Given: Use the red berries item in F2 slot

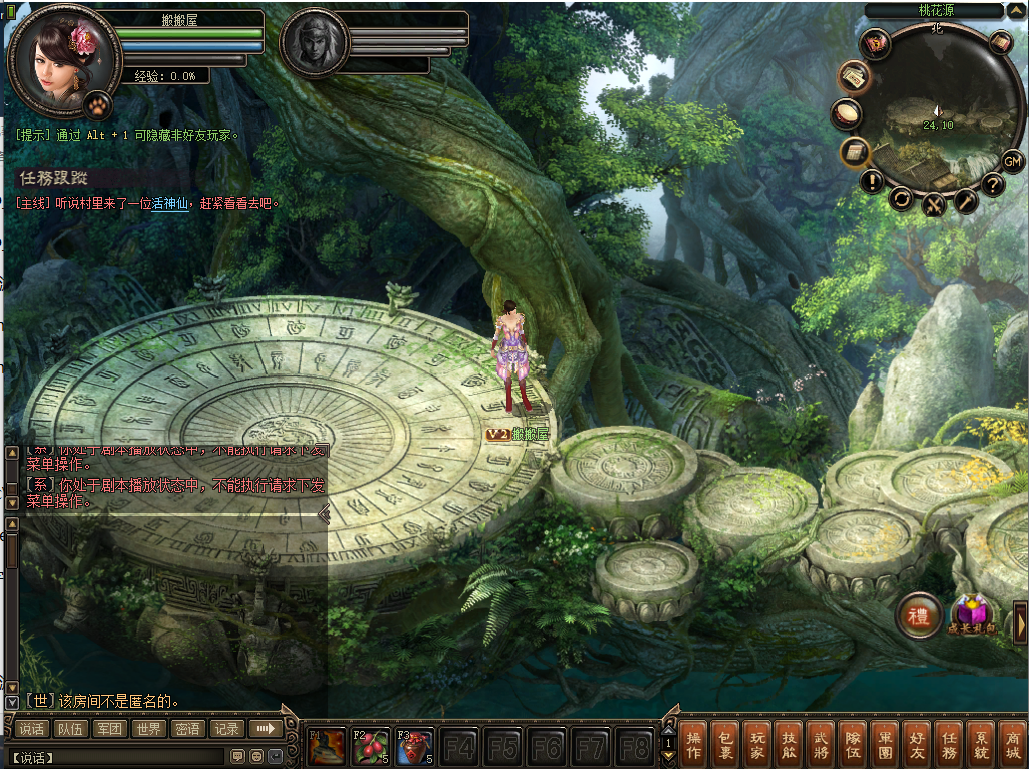Looking at the screenshot, I should 371,747.
